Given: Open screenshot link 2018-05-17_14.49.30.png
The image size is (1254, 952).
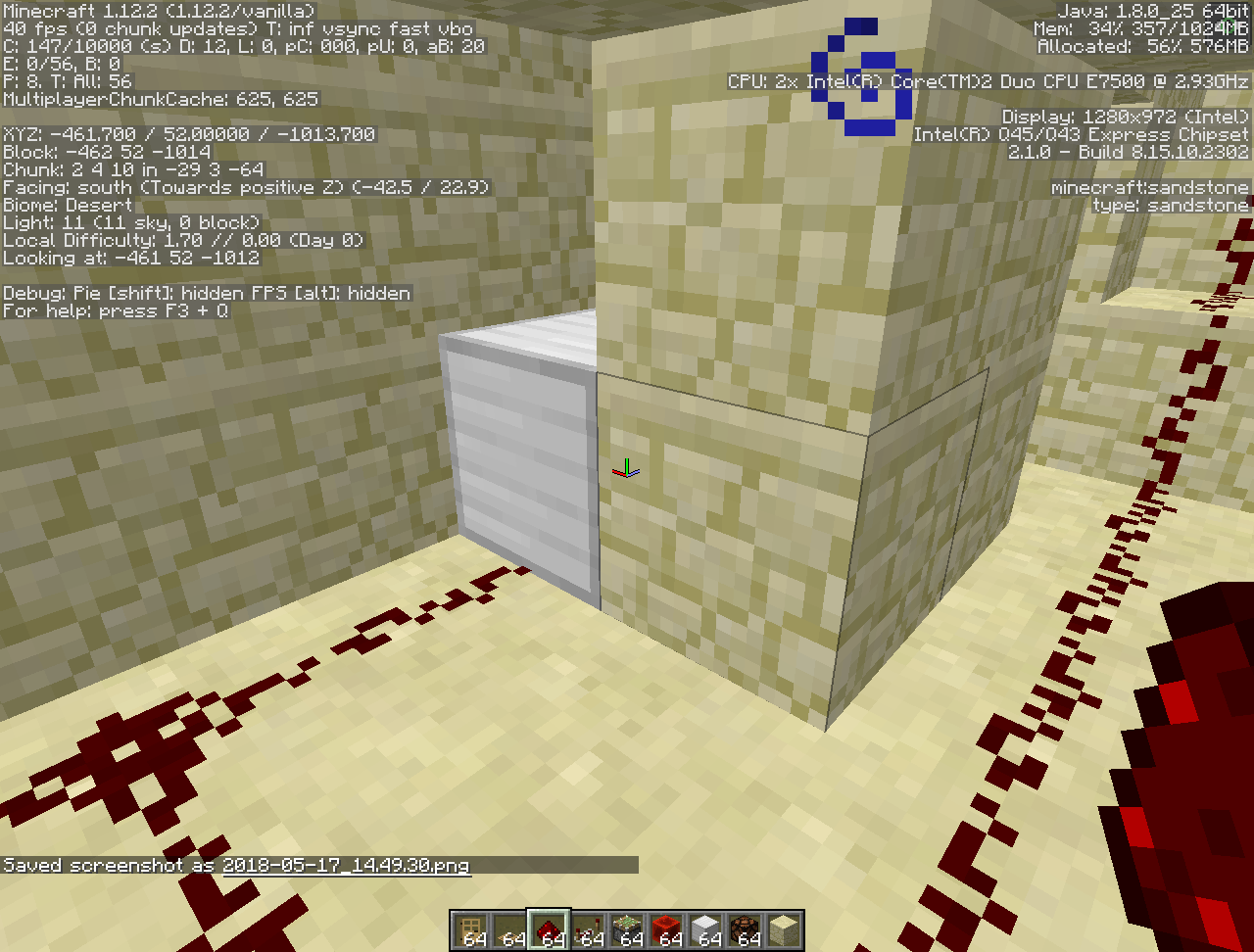Looking at the screenshot, I should [x=346, y=866].
